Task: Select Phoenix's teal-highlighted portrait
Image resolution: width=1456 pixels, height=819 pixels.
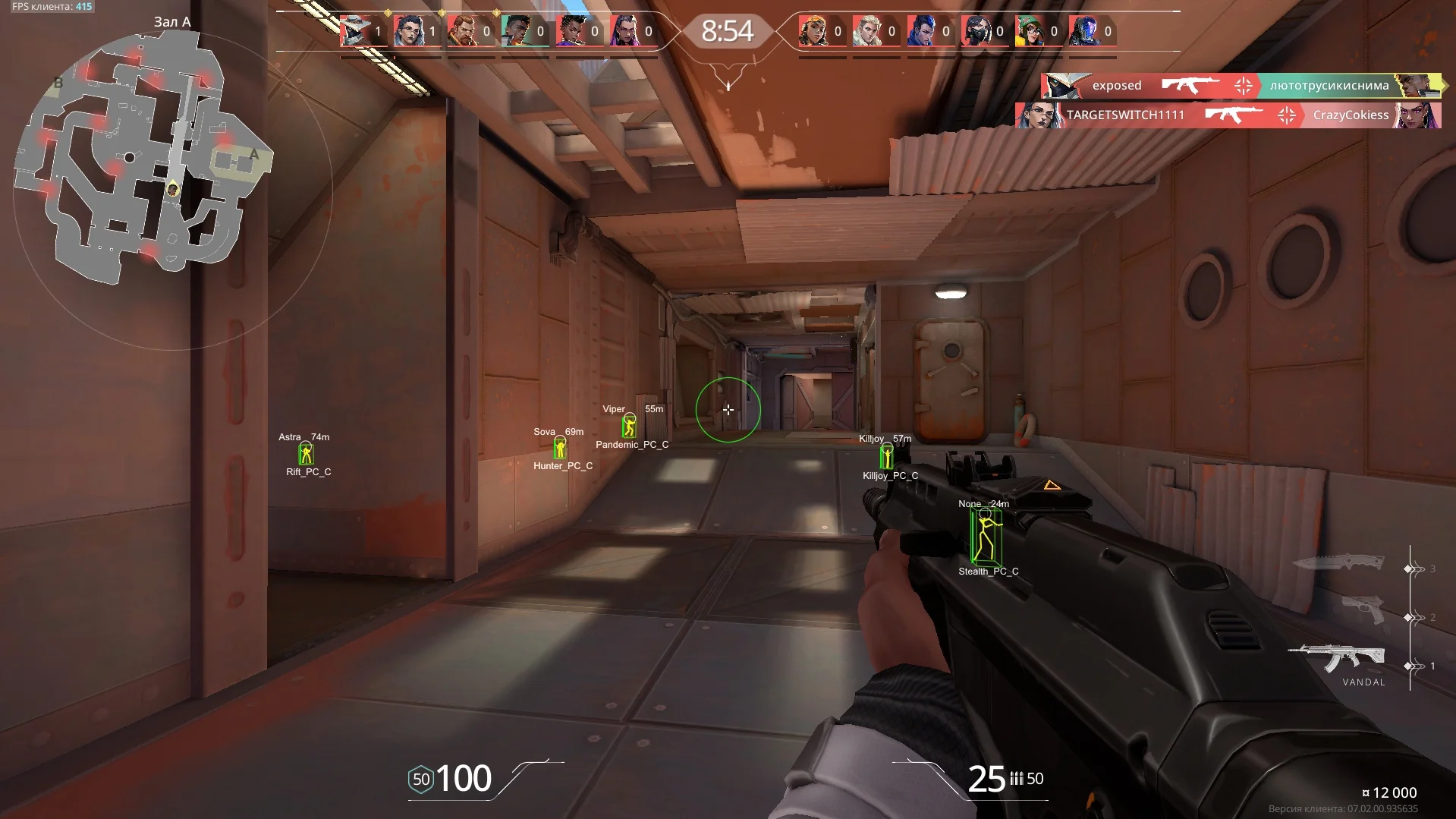Action: (517, 32)
